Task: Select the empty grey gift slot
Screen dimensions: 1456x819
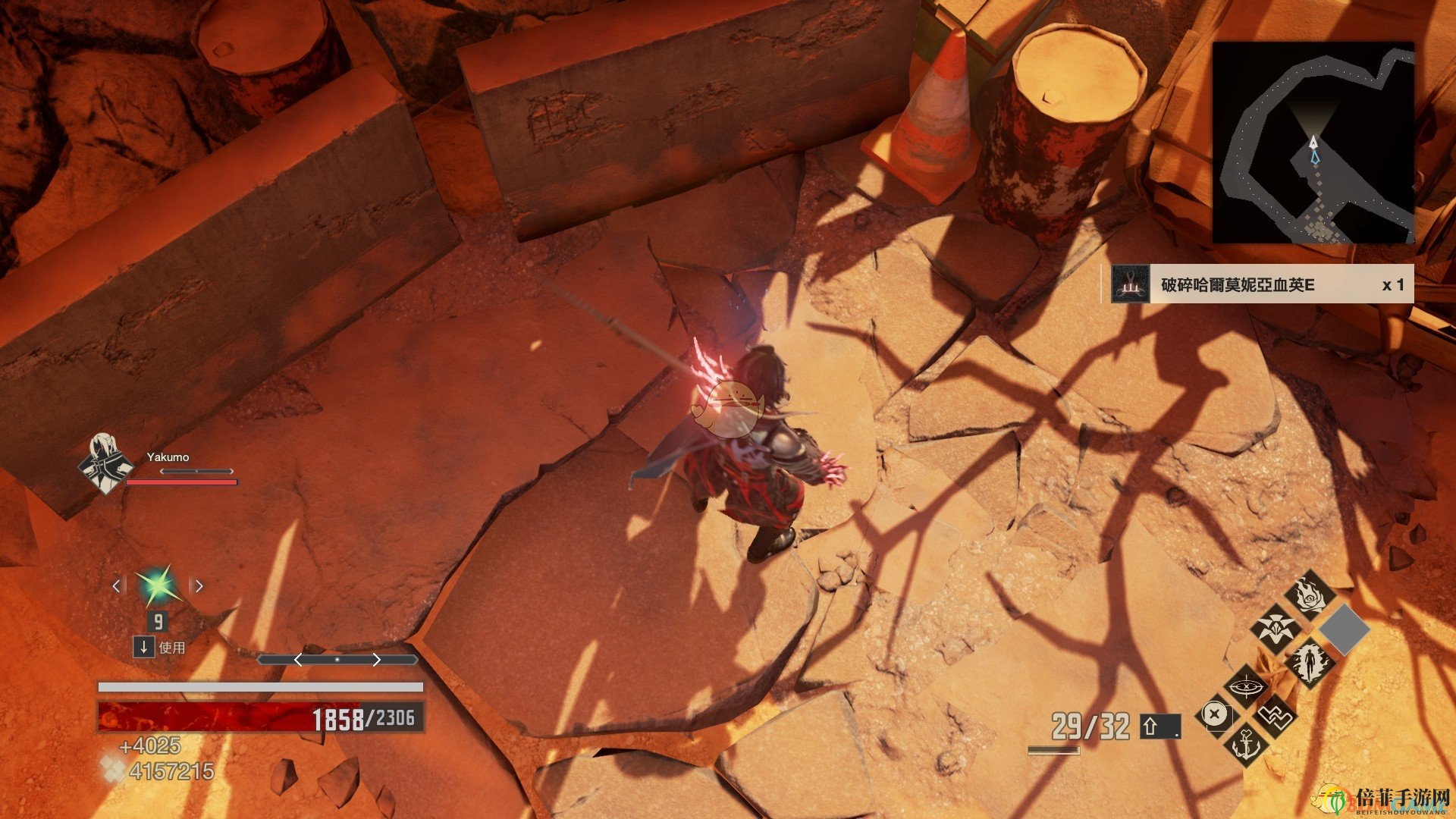Action: [x=1345, y=629]
